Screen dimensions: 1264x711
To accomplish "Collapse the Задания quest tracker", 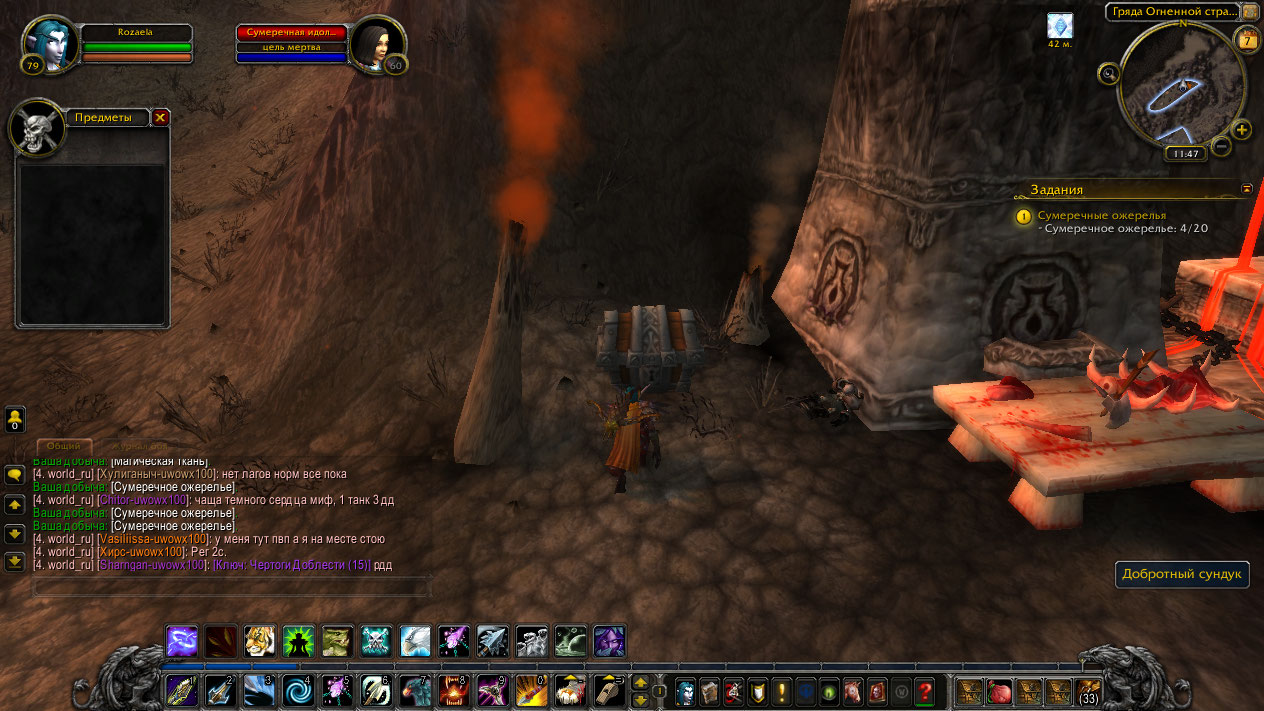I will pos(1246,188).
